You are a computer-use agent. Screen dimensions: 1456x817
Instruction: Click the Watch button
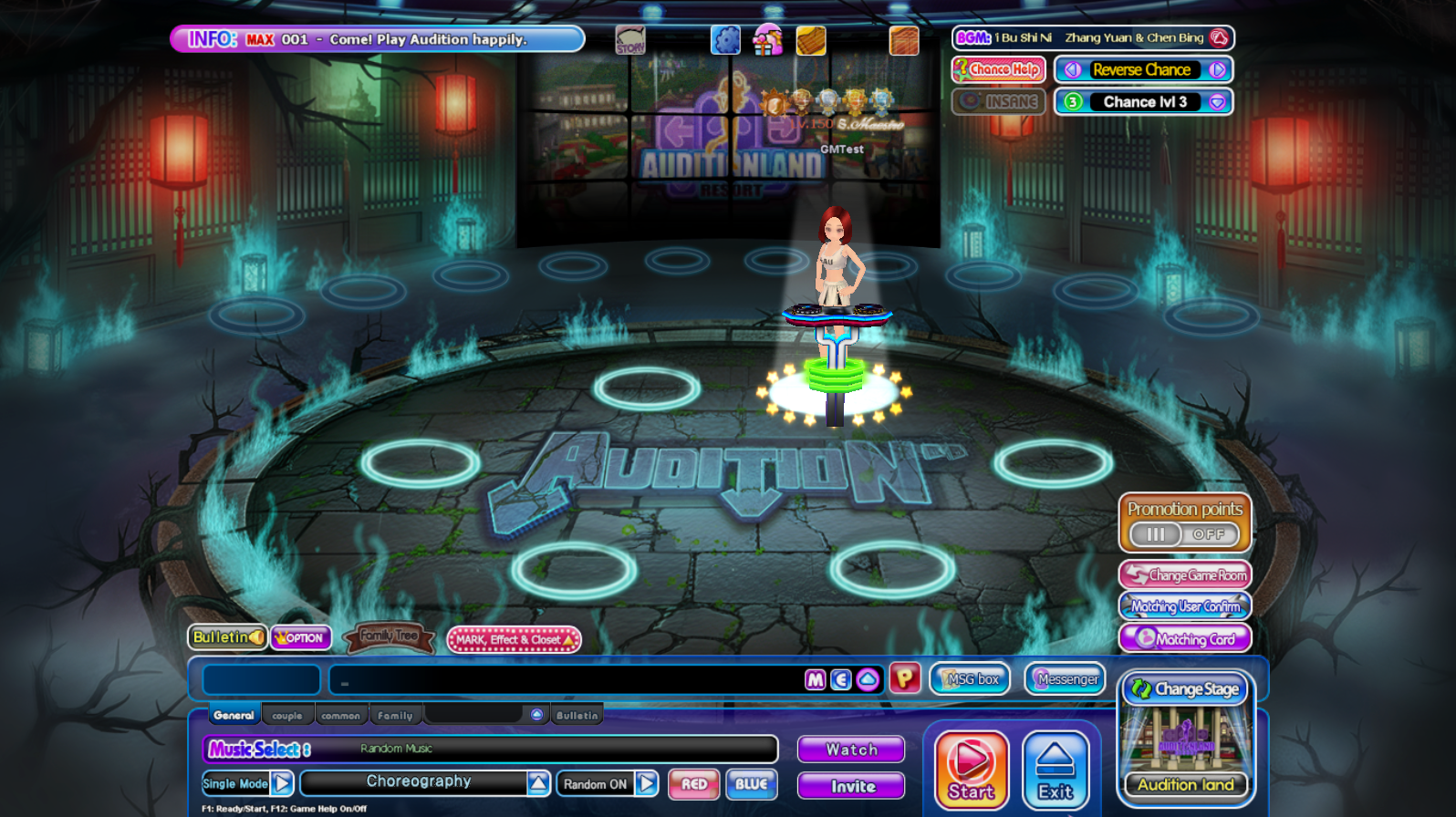click(851, 750)
